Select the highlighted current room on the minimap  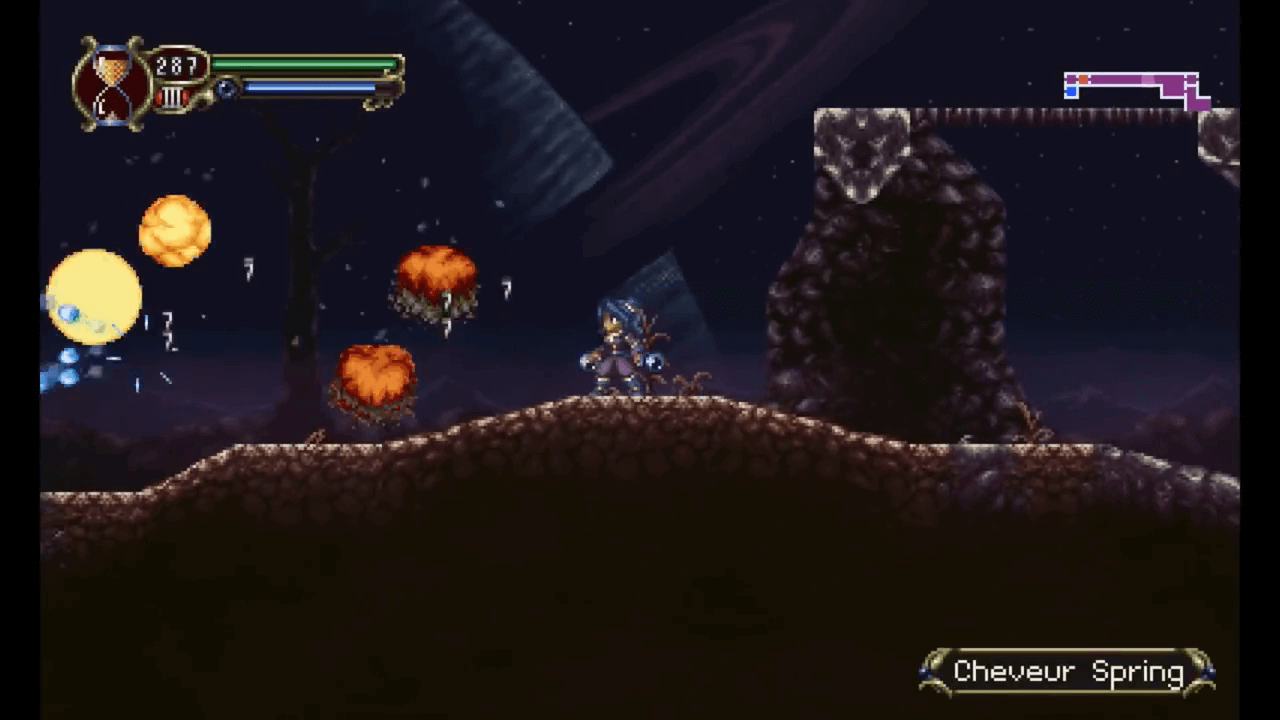pos(1148,79)
